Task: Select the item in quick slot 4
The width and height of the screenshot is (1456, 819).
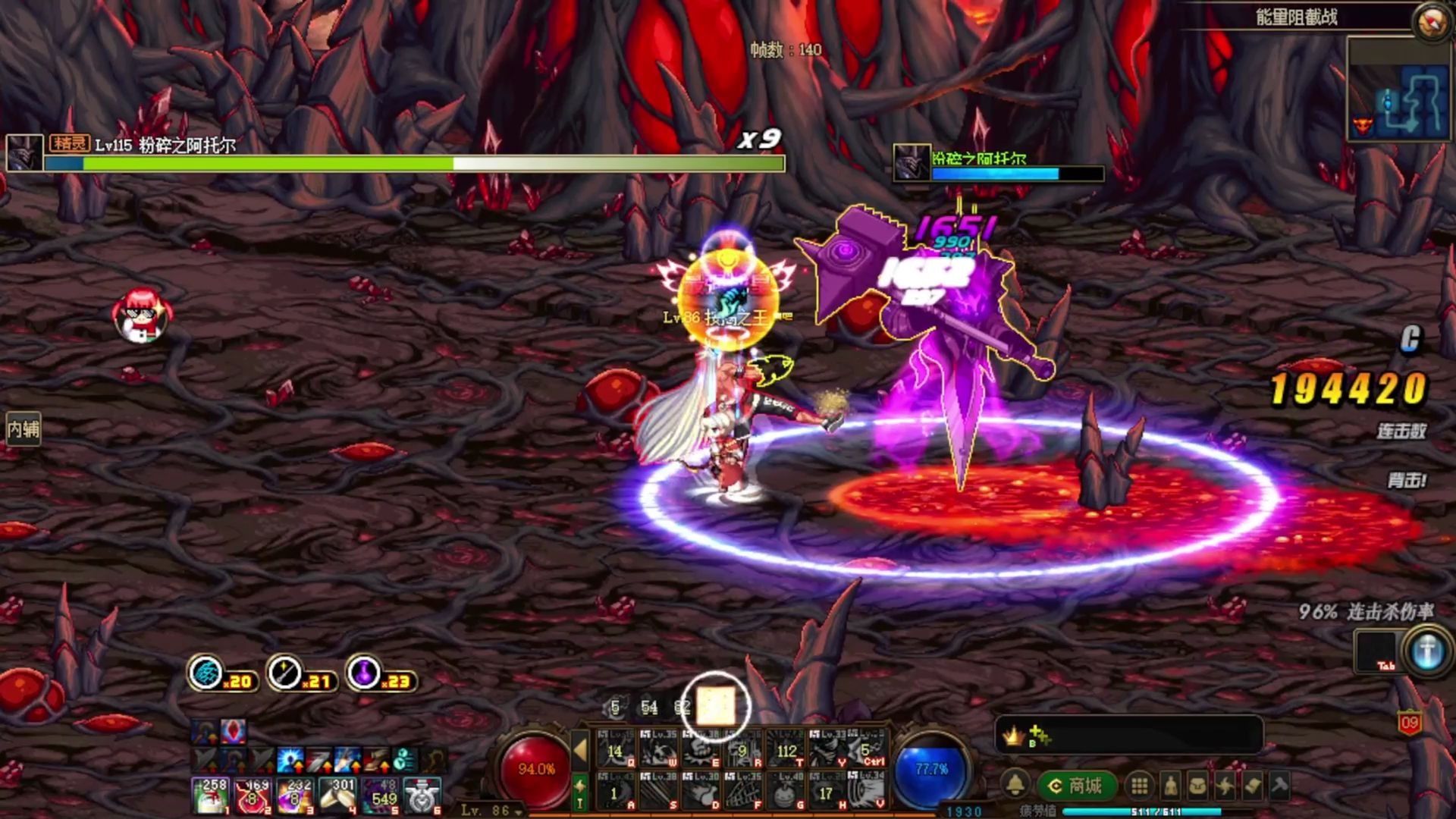Action: pos(338,797)
